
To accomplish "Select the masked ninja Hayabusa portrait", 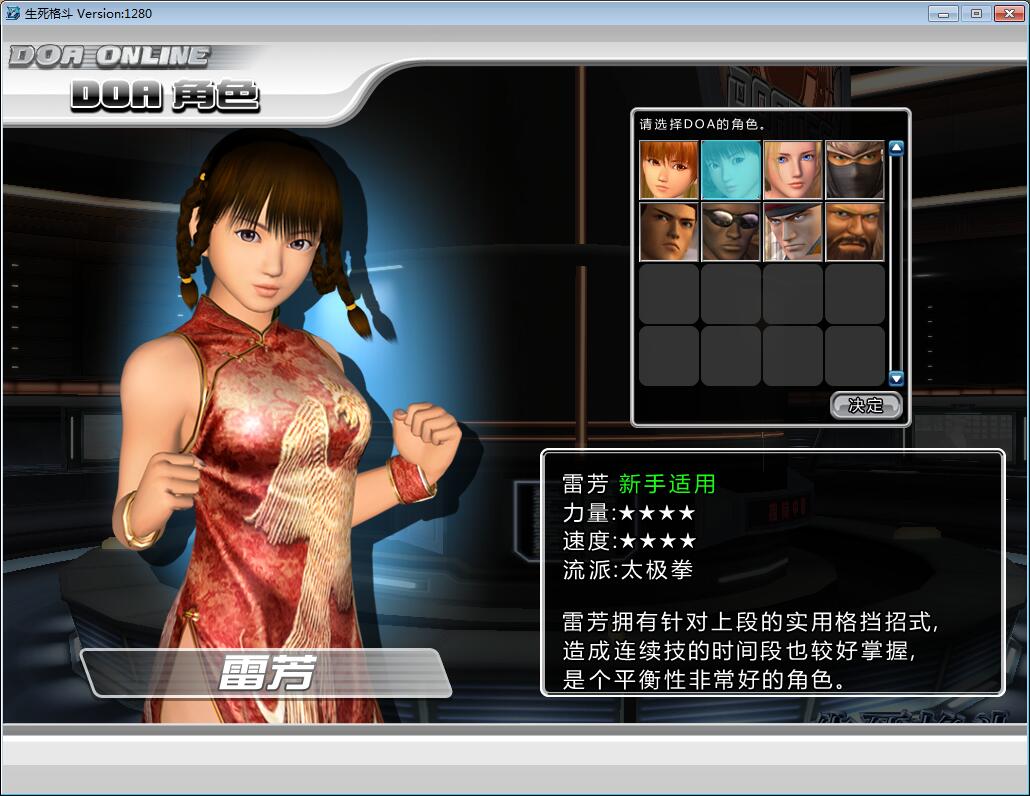I will coord(855,170).
